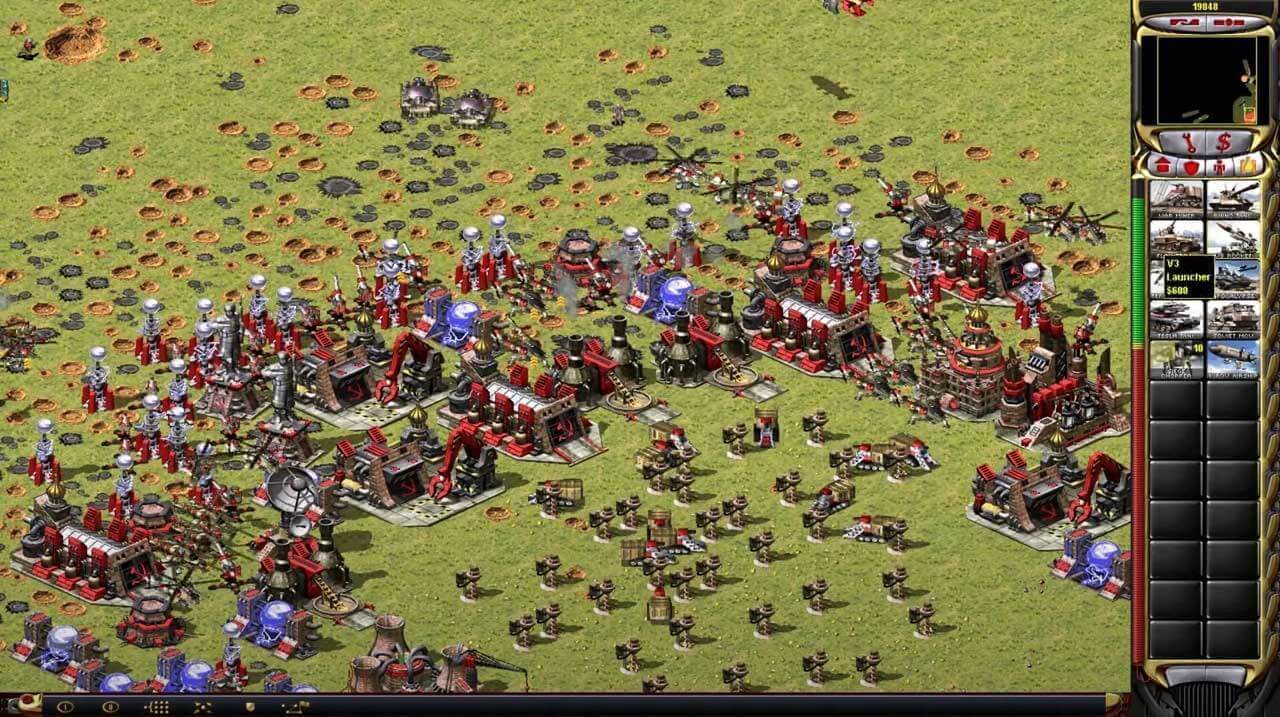Viewport: 1280px width, 717px height.
Task: Open the infantry build tab
Action: [1220, 165]
